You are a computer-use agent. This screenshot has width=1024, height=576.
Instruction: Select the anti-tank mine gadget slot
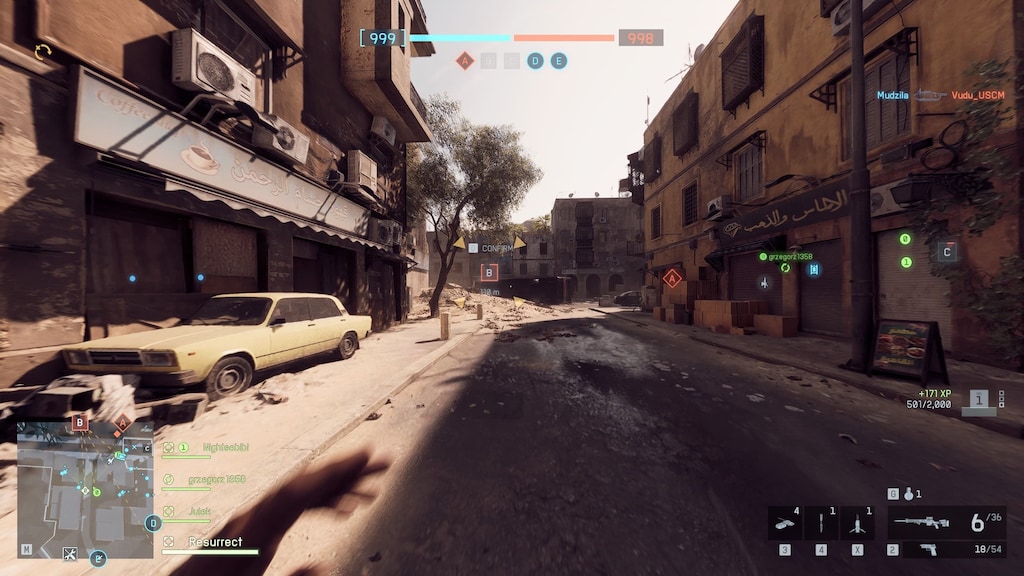[785, 524]
